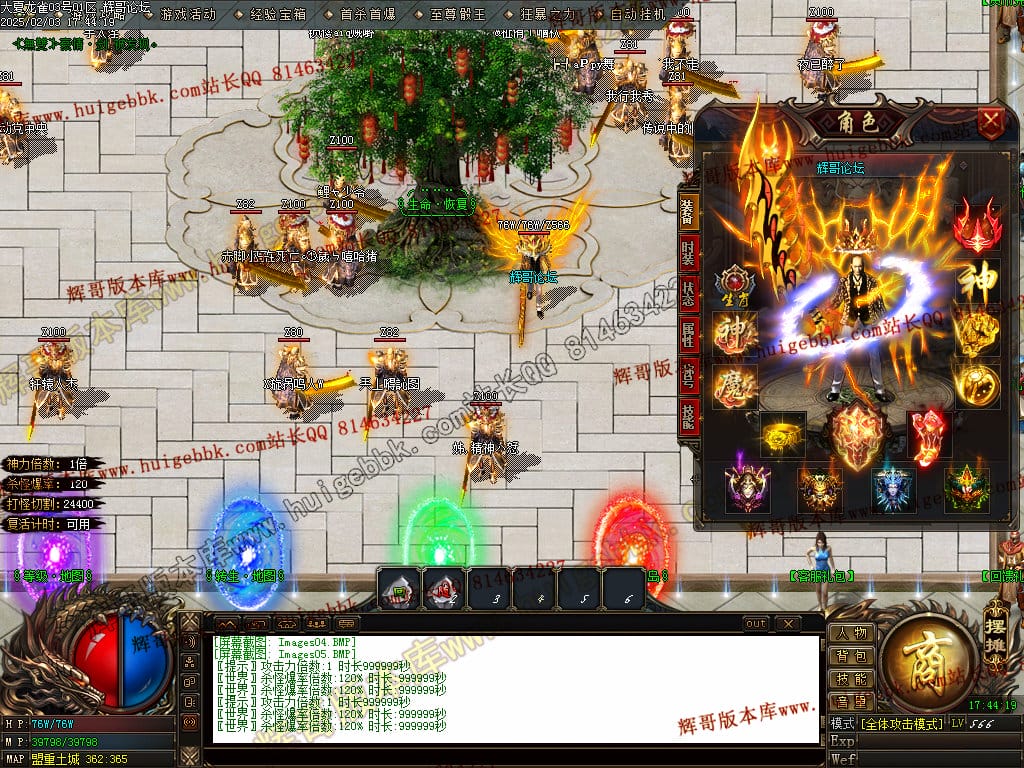Toggle the 自动挂机 auto-play option
1024x768 pixels.
(x=638, y=15)
